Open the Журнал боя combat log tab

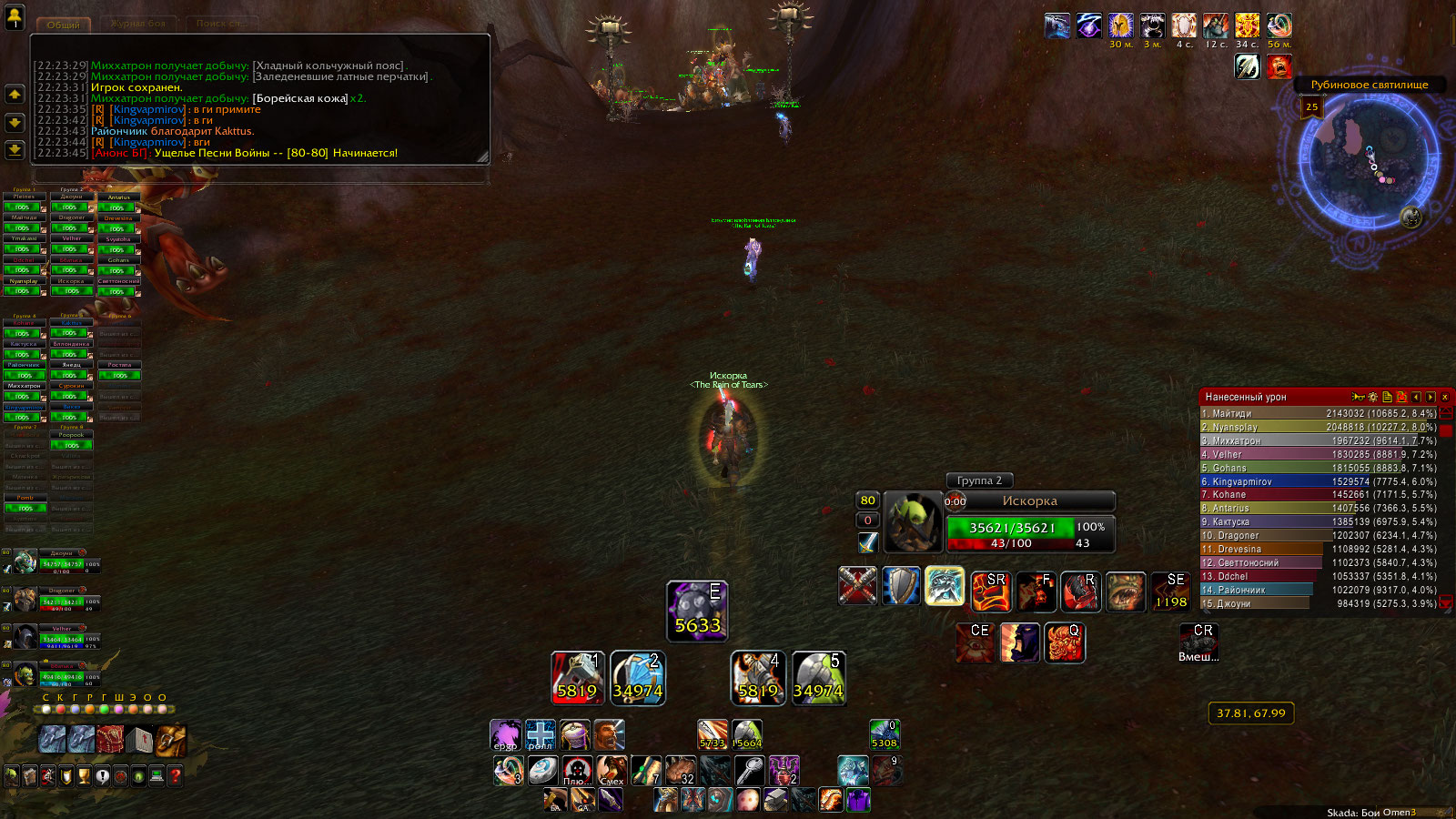138,25
